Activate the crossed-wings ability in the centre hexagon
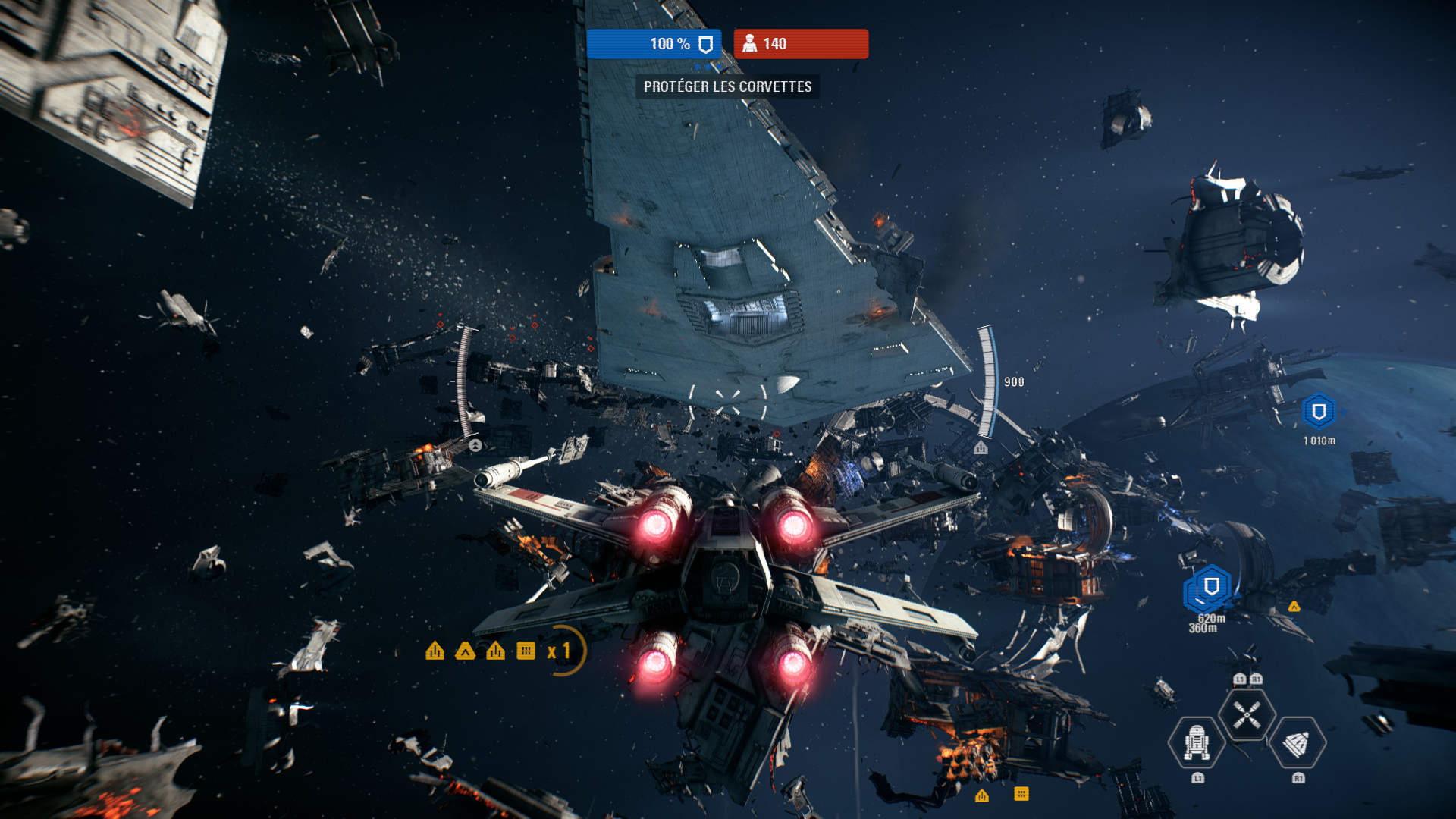 tap(1247, 714)
